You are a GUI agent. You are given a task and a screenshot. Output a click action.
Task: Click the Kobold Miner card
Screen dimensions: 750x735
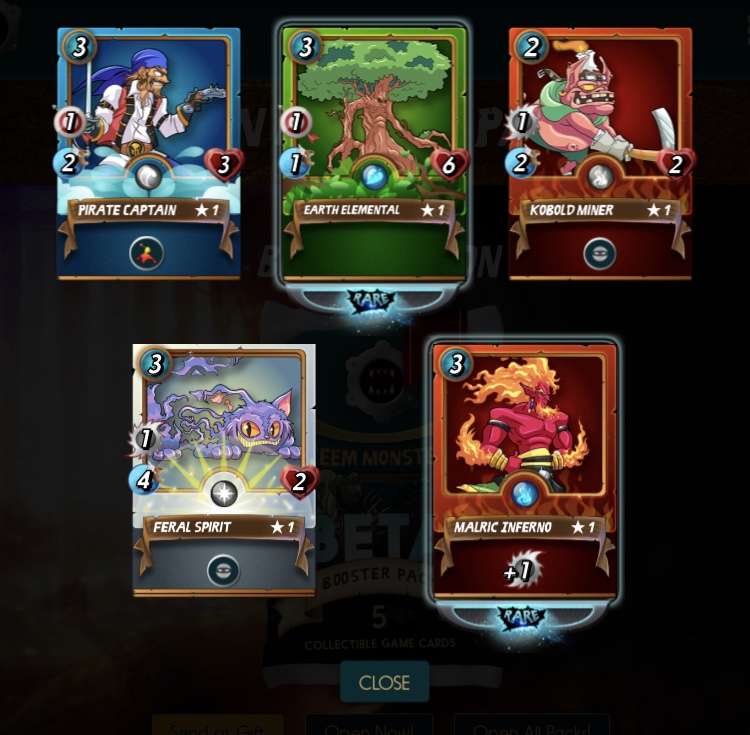tap(600, 152)
